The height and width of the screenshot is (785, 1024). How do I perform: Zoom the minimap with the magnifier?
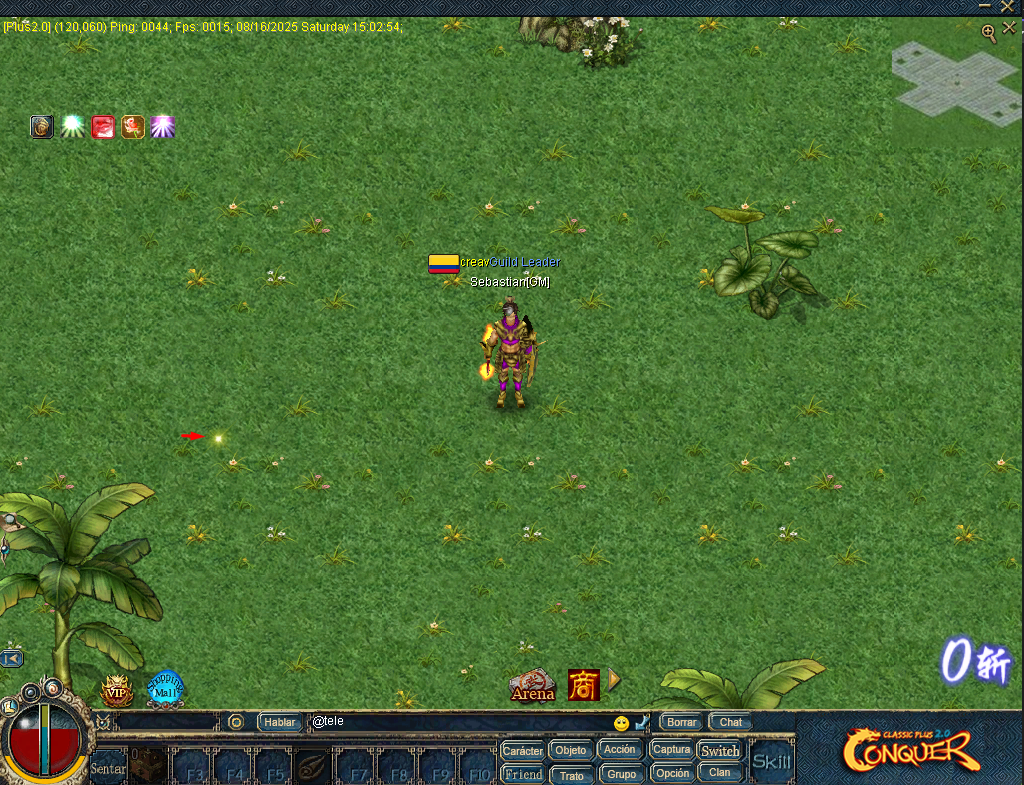(988, 33)
